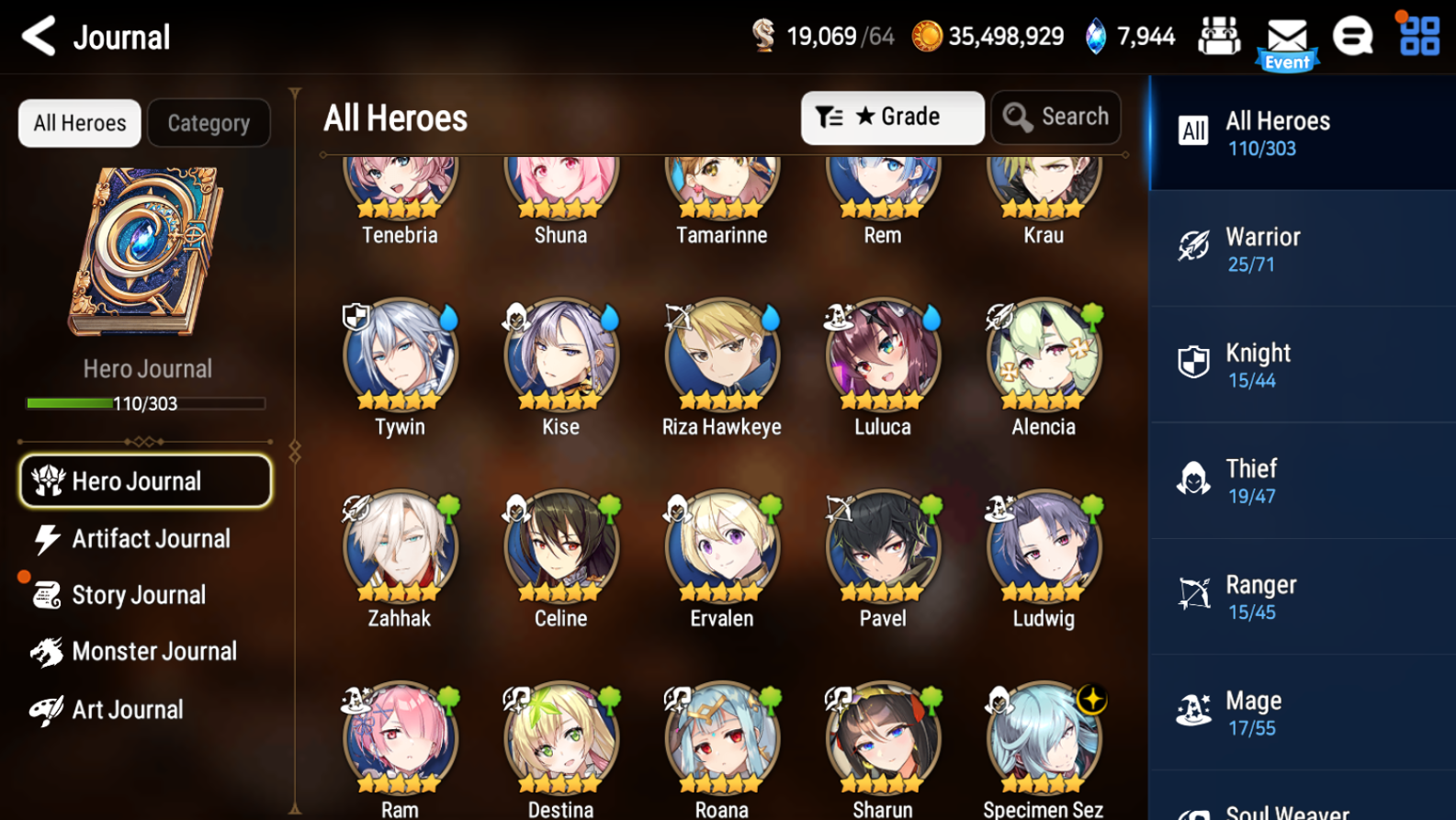Select the Warrior class filter icon

click(x=1193, y=246)
